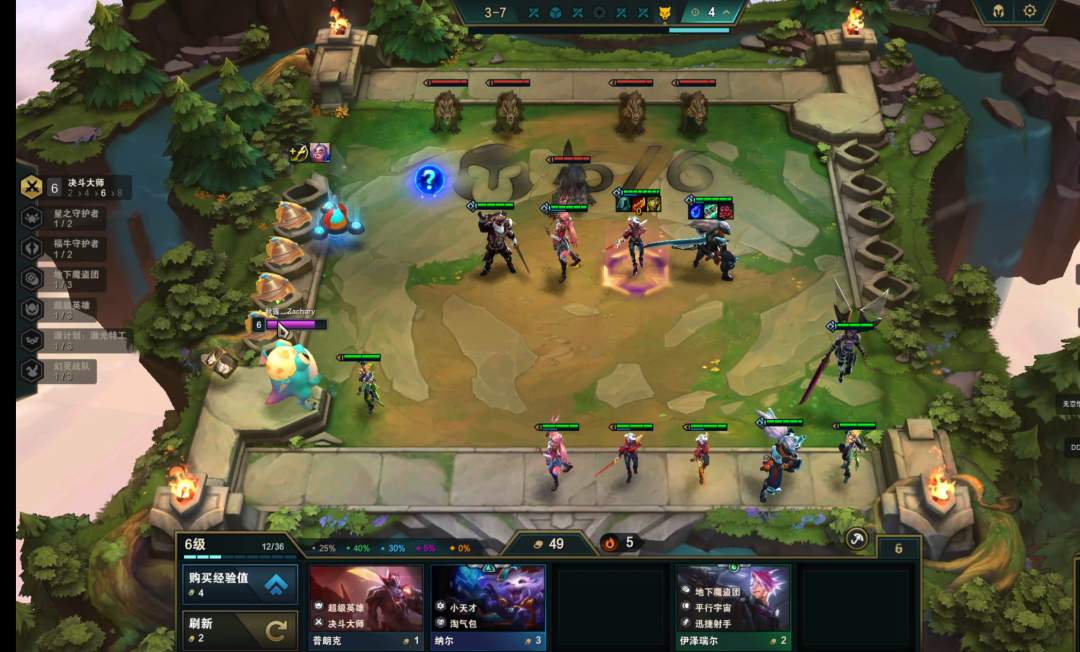Click the gold wolf stage marker

tap(665, 13)
